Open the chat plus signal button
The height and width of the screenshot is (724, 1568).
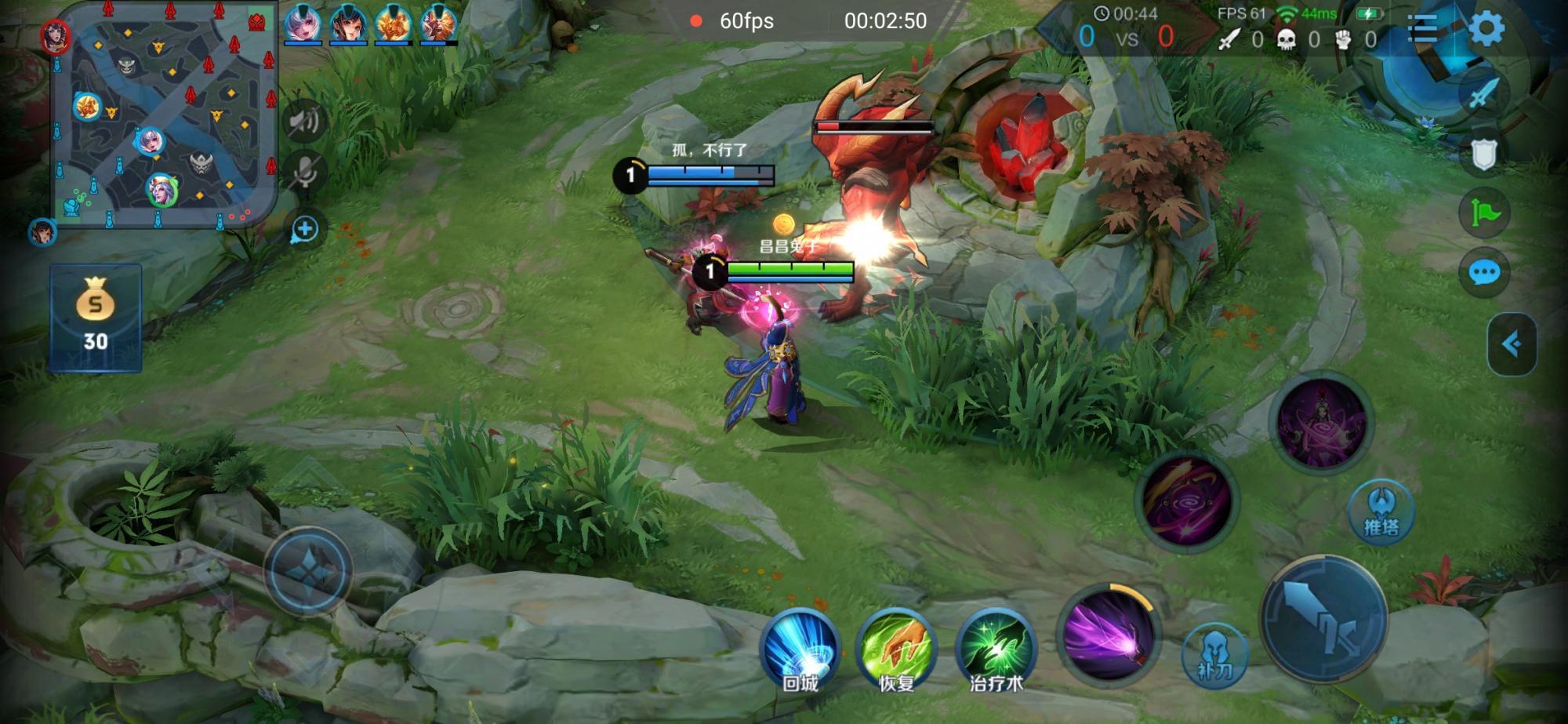pos(304,229)
